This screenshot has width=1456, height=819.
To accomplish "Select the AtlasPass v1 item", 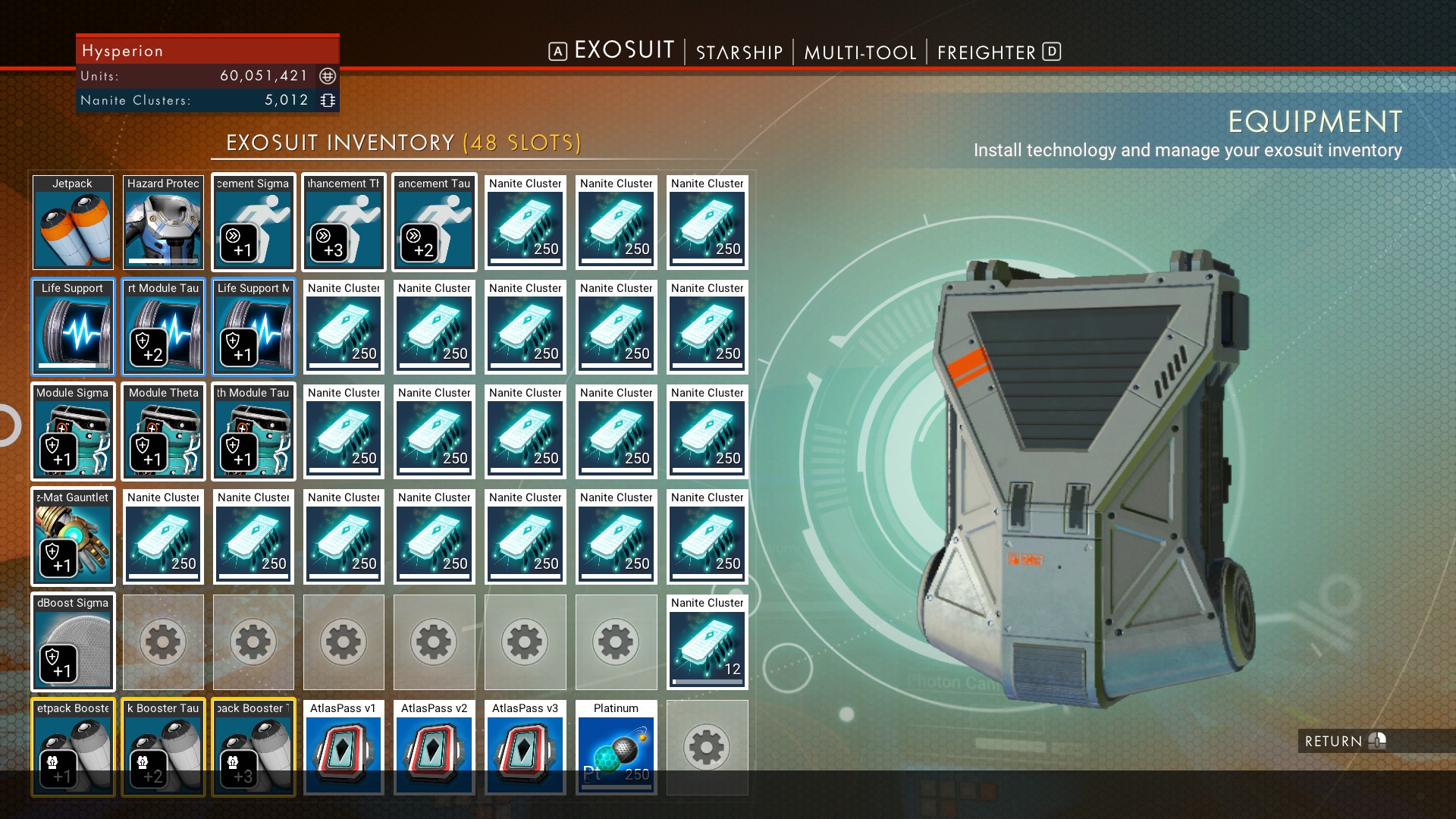I will tap(343, 747).
